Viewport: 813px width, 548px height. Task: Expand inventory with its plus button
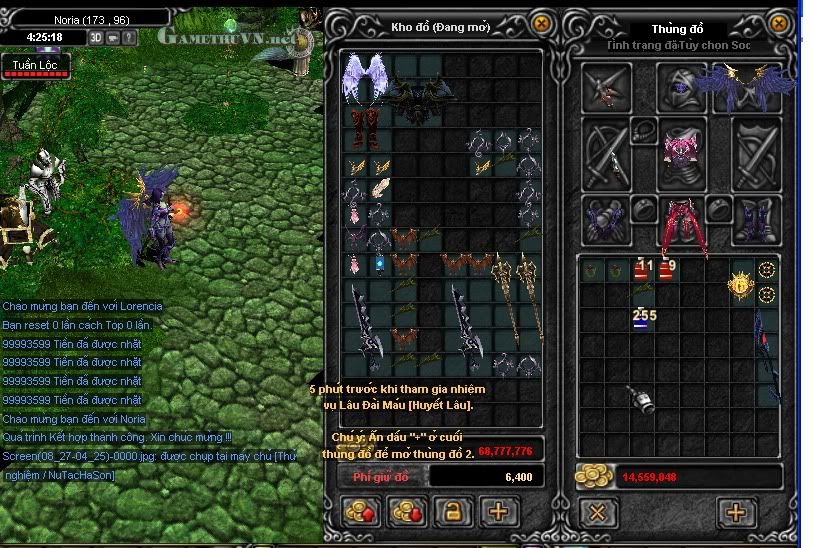[x=735, y=513]
